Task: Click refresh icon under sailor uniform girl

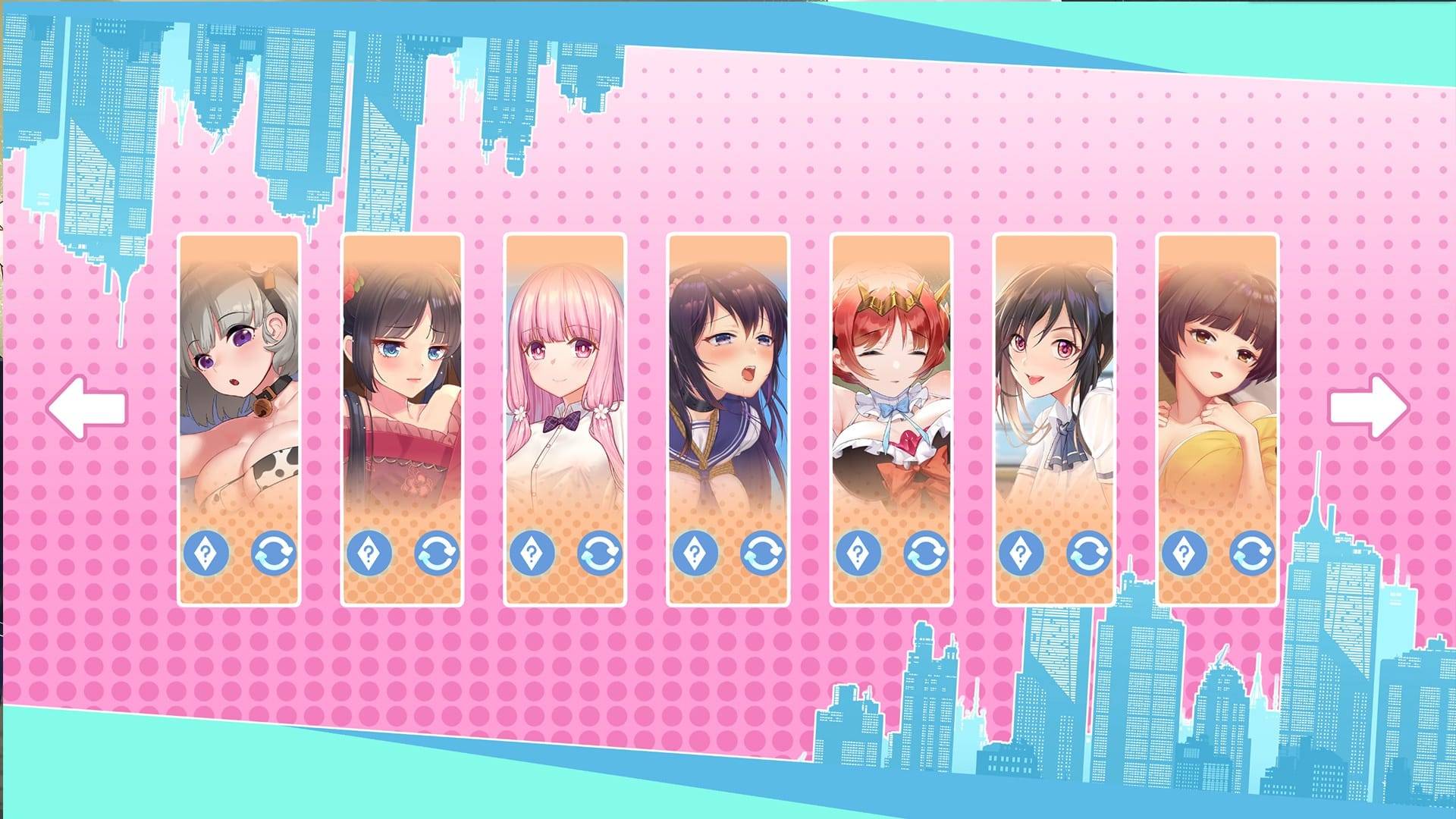Action: pyautogui.click(x=763, y=553)
